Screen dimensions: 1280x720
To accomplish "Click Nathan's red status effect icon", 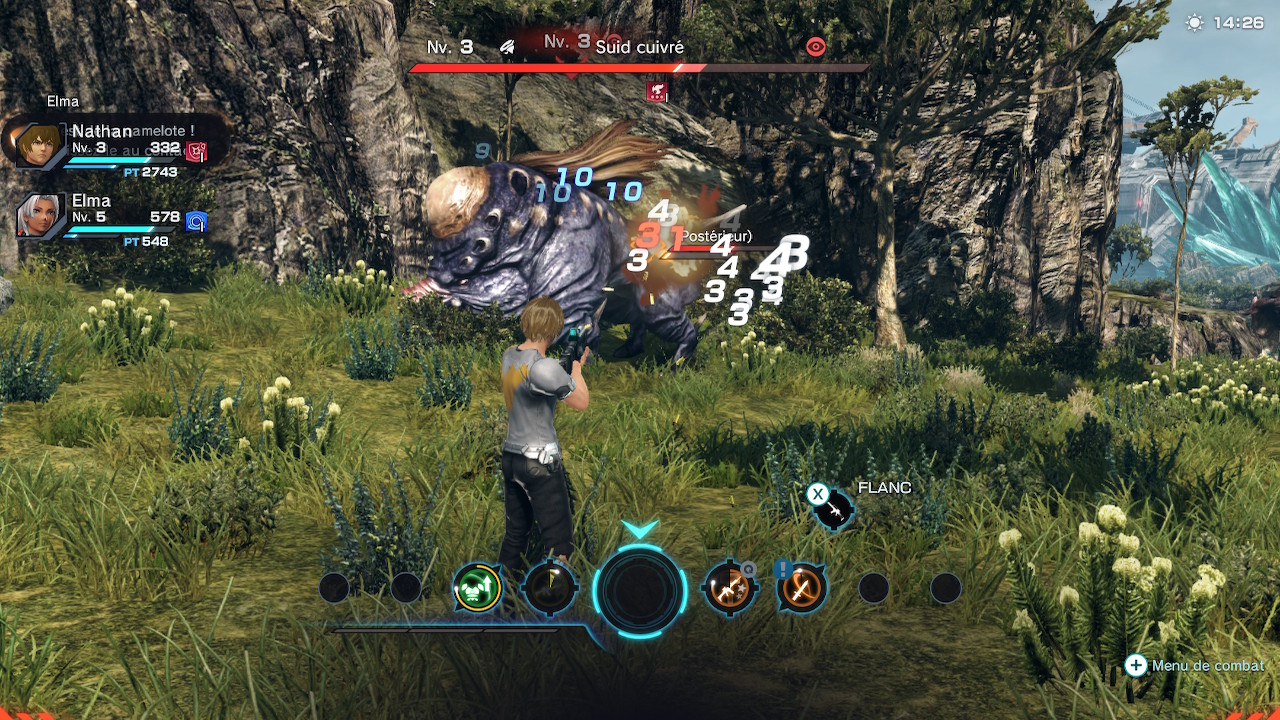I will 197,152.
